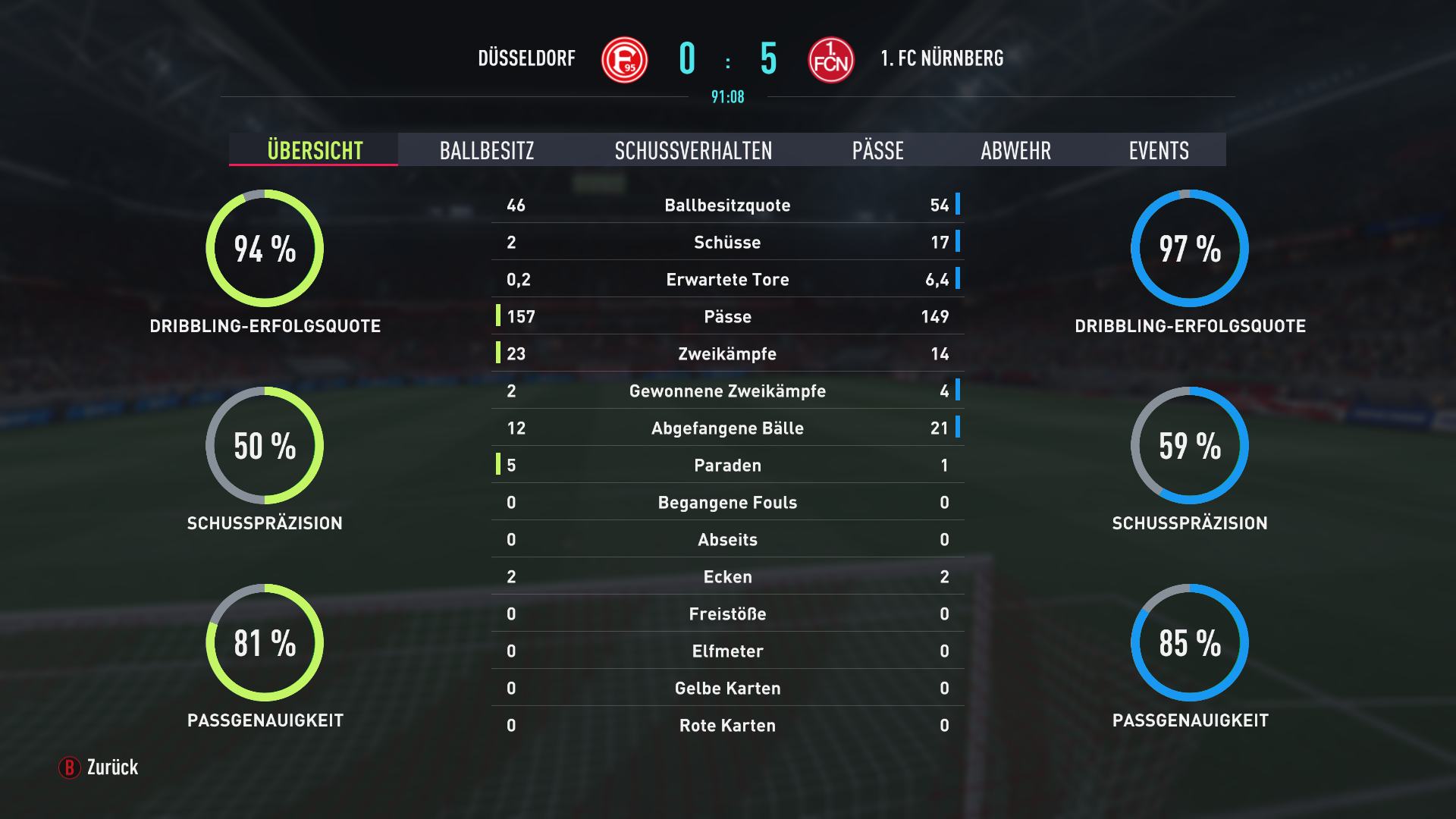
Task: Show the Pässe statistics tab
Action: (x=877, y=150)
